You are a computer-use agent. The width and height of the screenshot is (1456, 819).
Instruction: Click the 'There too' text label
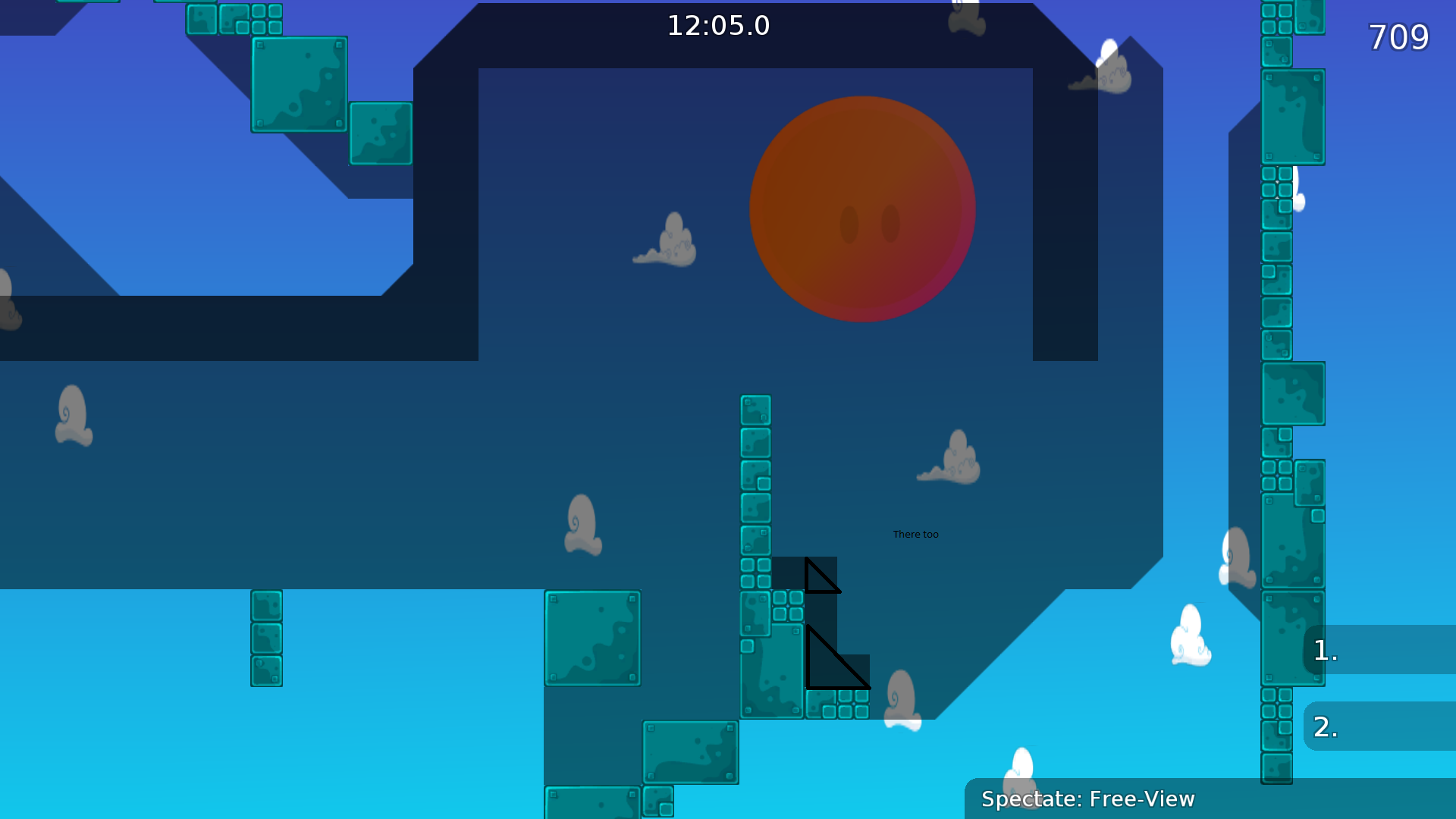[915, 534]
